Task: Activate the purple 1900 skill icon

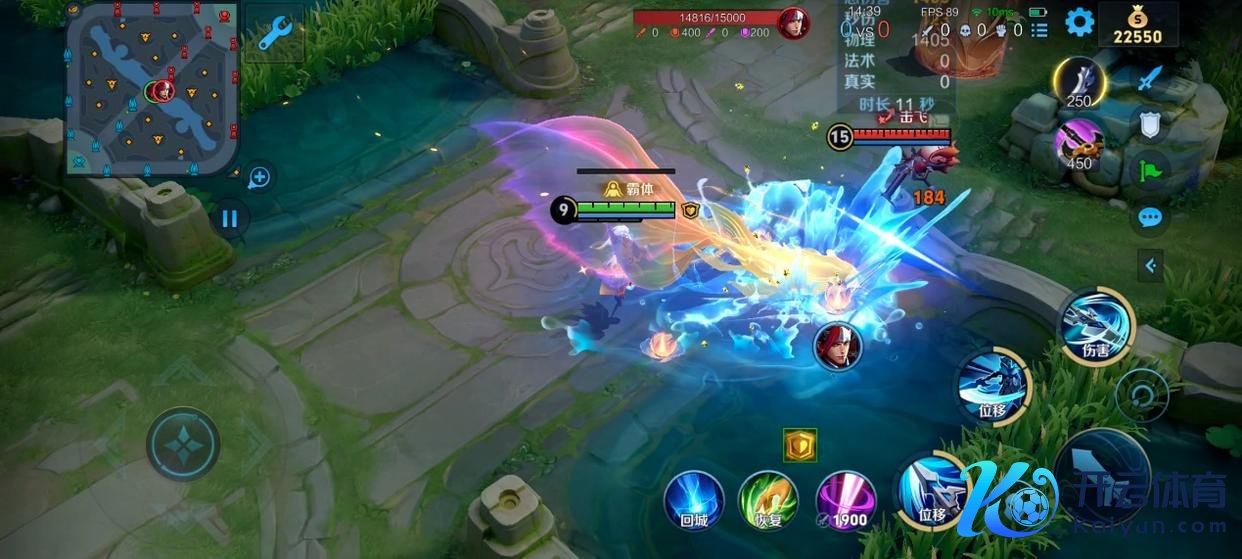Action: (846, 500)
